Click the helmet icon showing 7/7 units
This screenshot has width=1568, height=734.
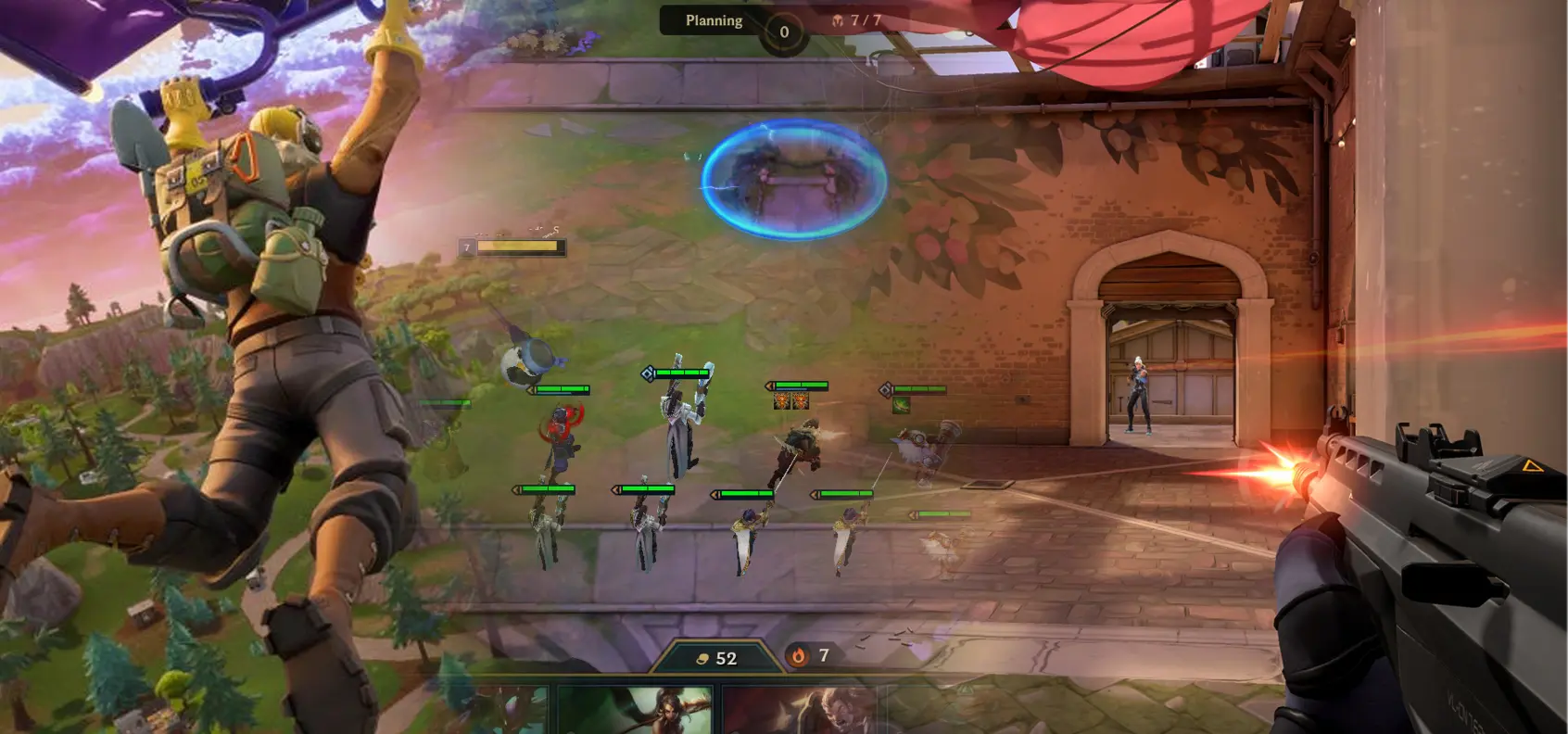[x=838, y=20]
